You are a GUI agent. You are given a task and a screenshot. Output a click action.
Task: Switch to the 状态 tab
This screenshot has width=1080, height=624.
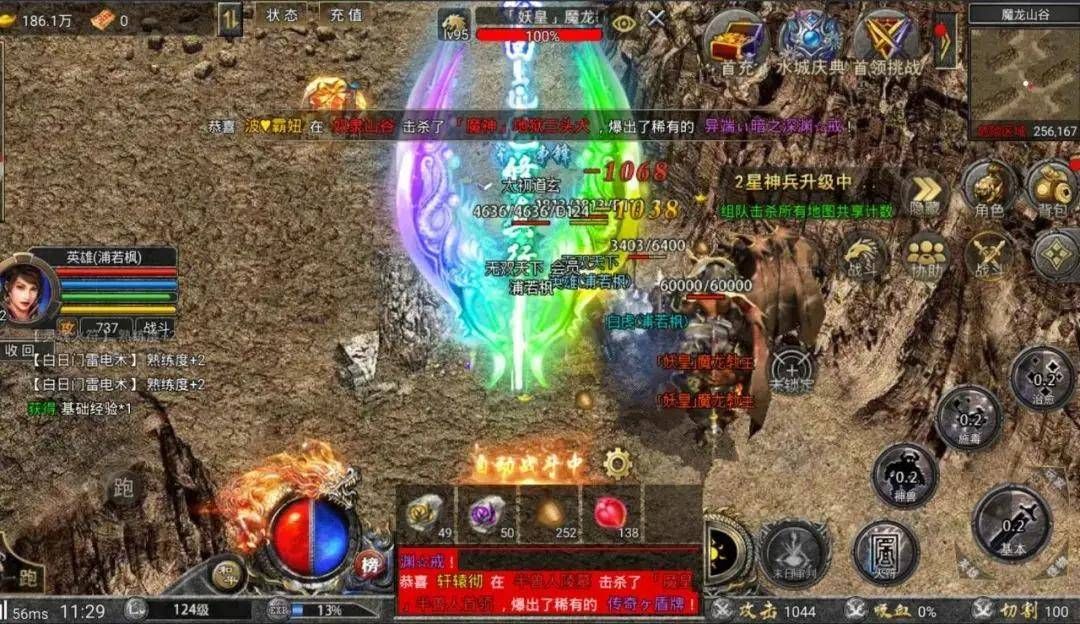282,15
